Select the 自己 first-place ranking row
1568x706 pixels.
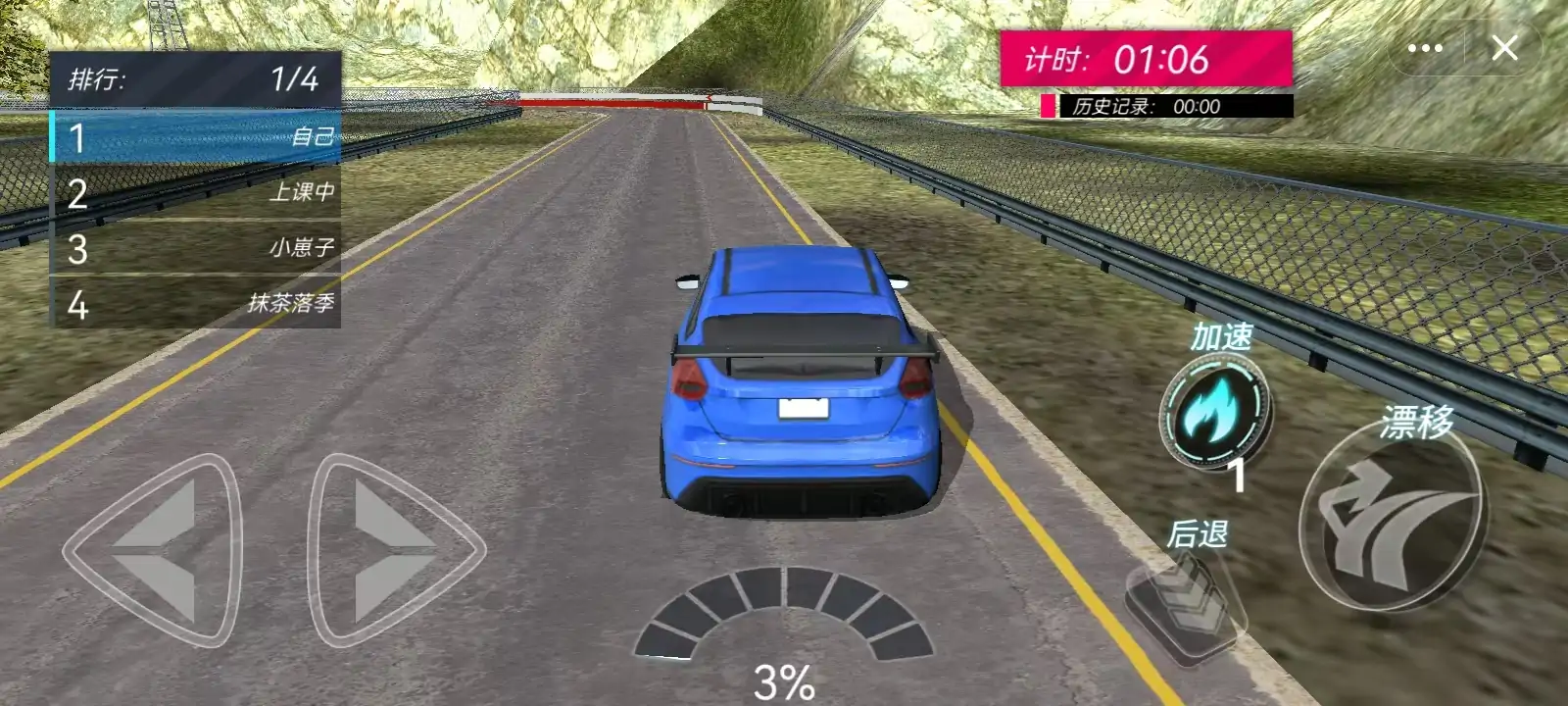point(196,137)
